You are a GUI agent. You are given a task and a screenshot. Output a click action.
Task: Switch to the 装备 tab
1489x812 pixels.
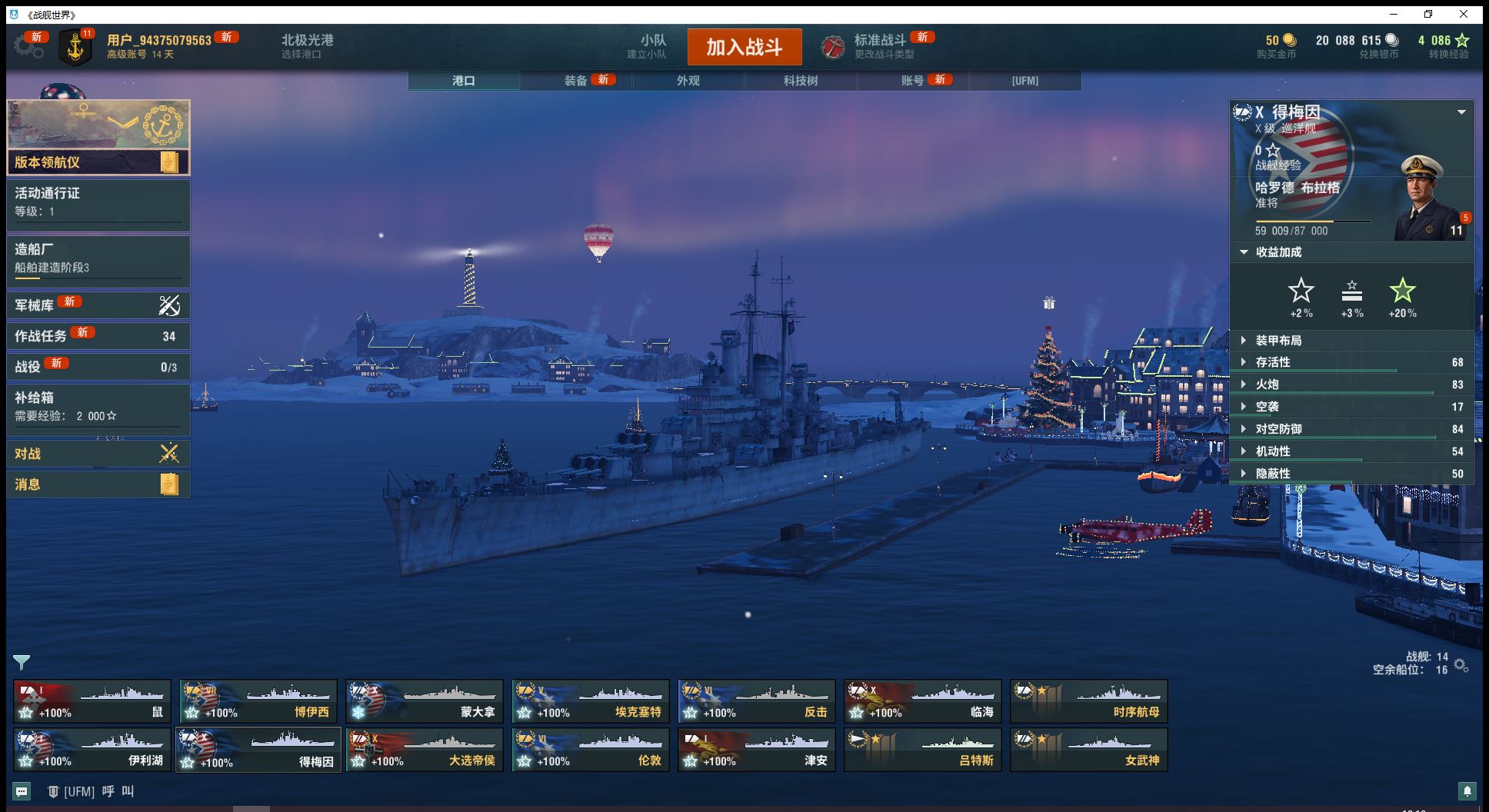(x=576, y=81)
